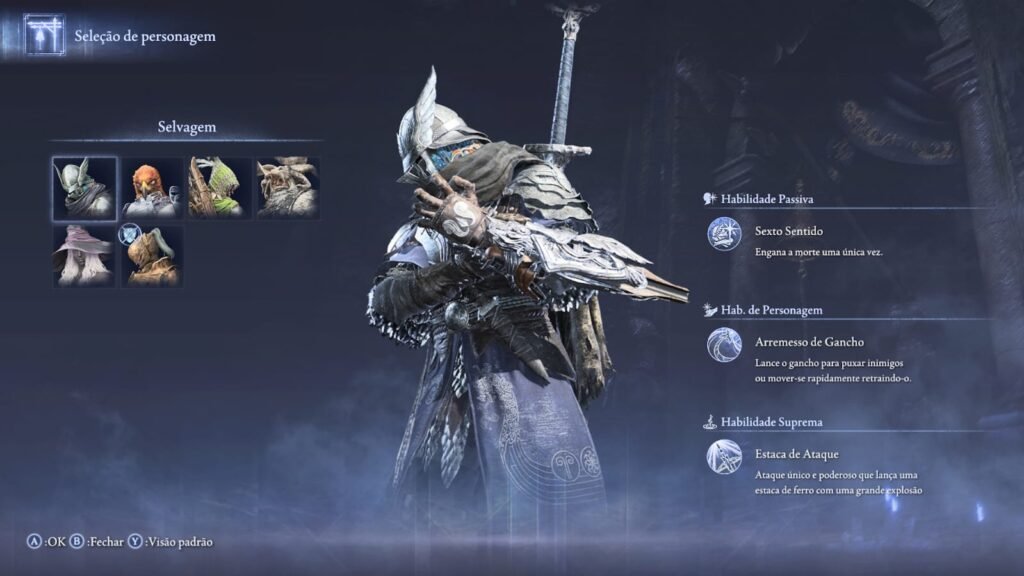Pick the green-hooded archer character portrait
Viewport: 1024px width, 576px height.
click(219, 187)
